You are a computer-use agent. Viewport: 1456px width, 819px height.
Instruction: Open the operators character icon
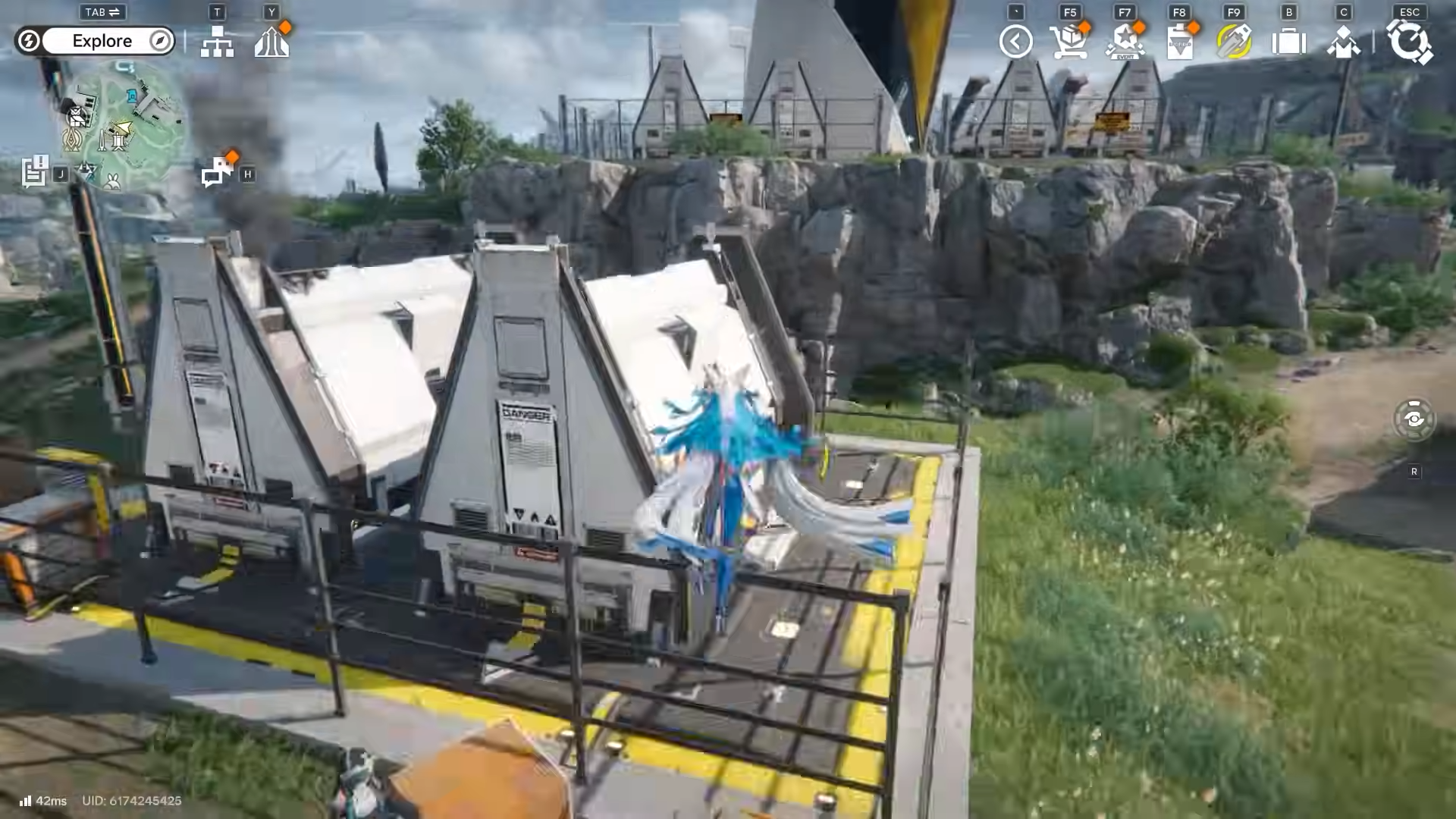click(1343, 42)
